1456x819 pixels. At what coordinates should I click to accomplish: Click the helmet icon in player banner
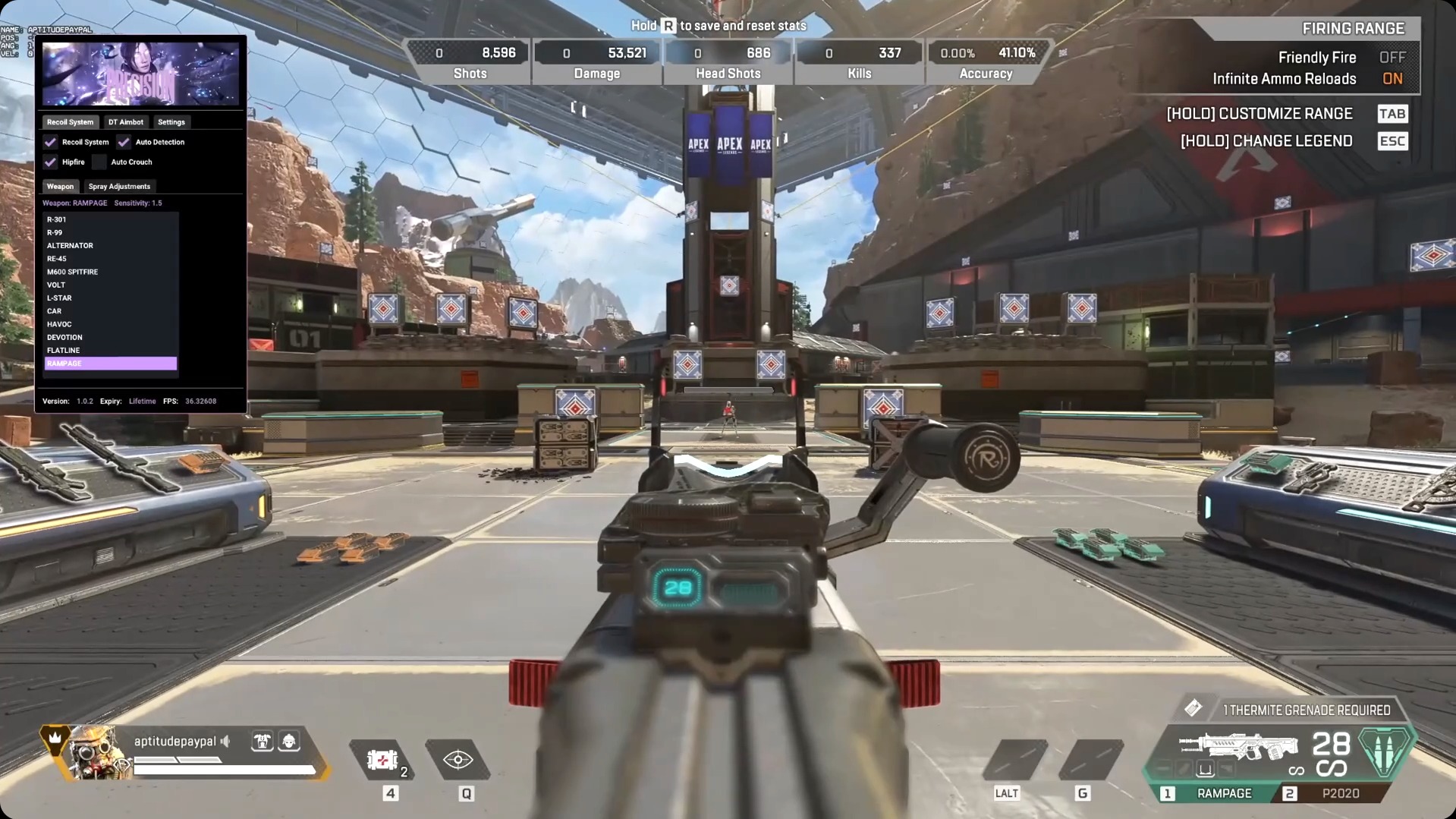click(x=290, y=742)
